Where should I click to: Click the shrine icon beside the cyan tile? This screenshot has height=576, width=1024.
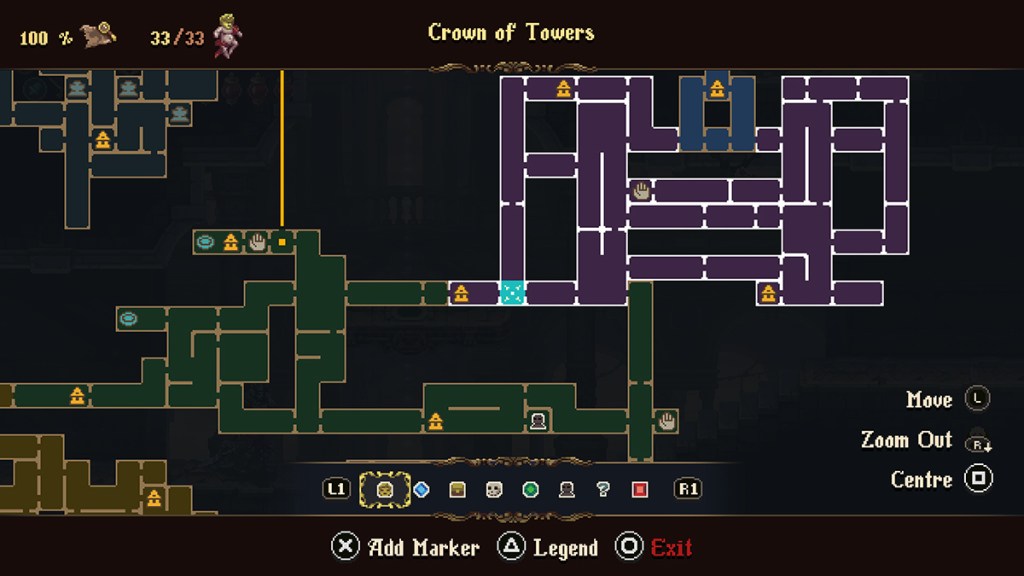461,293
